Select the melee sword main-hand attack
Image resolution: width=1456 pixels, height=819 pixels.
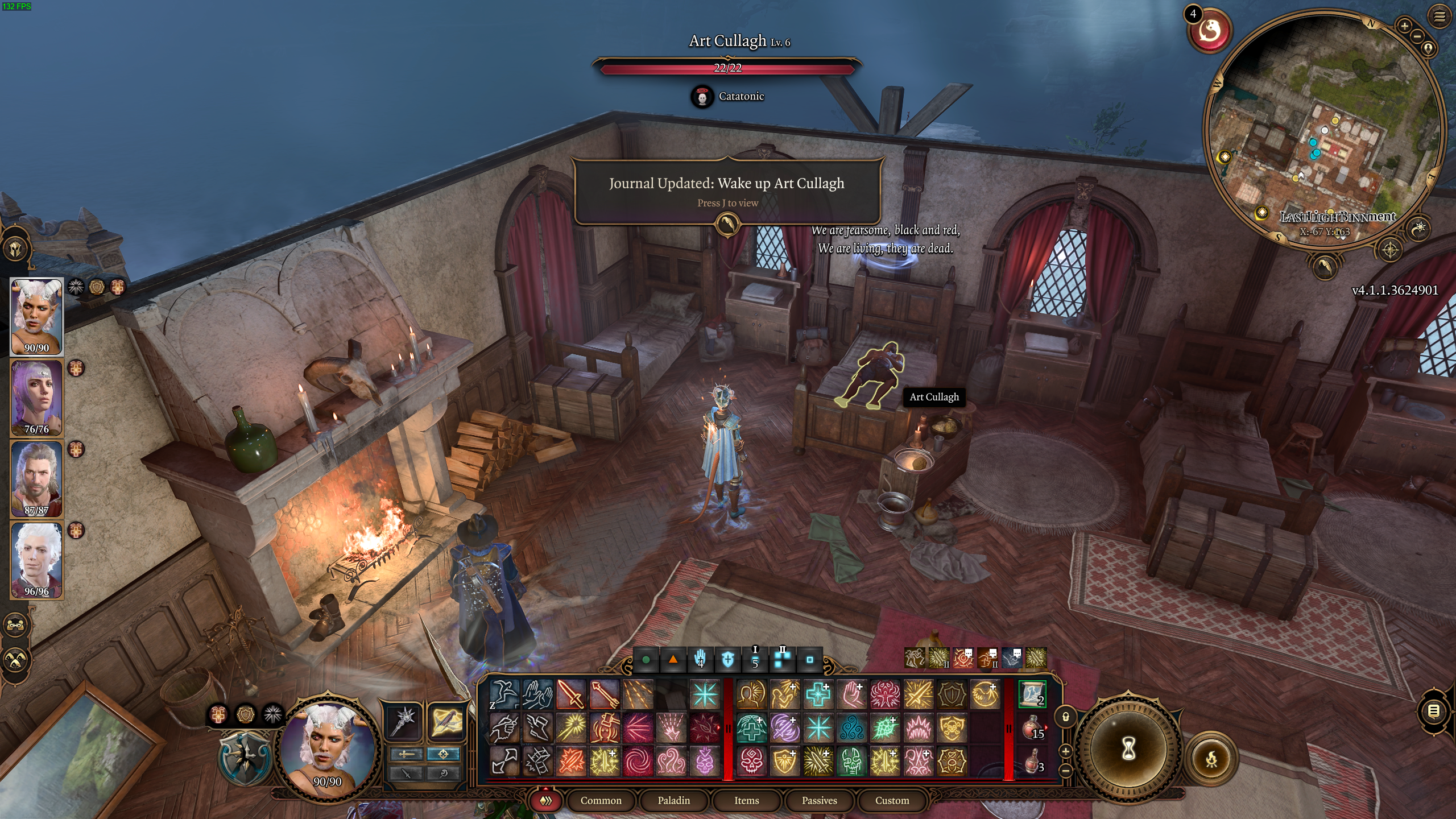tap(571, 694)
